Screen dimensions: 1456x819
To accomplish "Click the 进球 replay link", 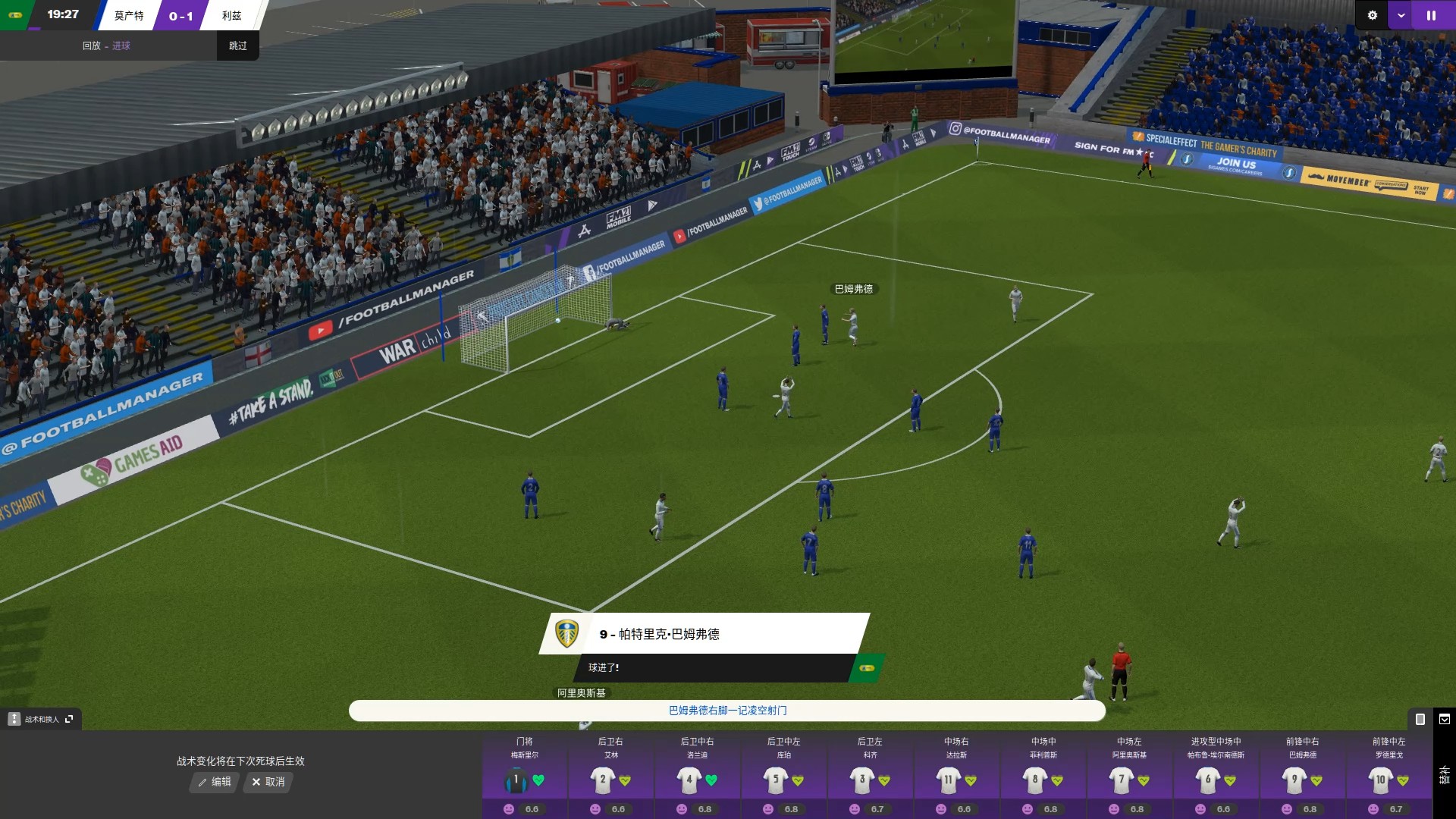I will (121, 45).
